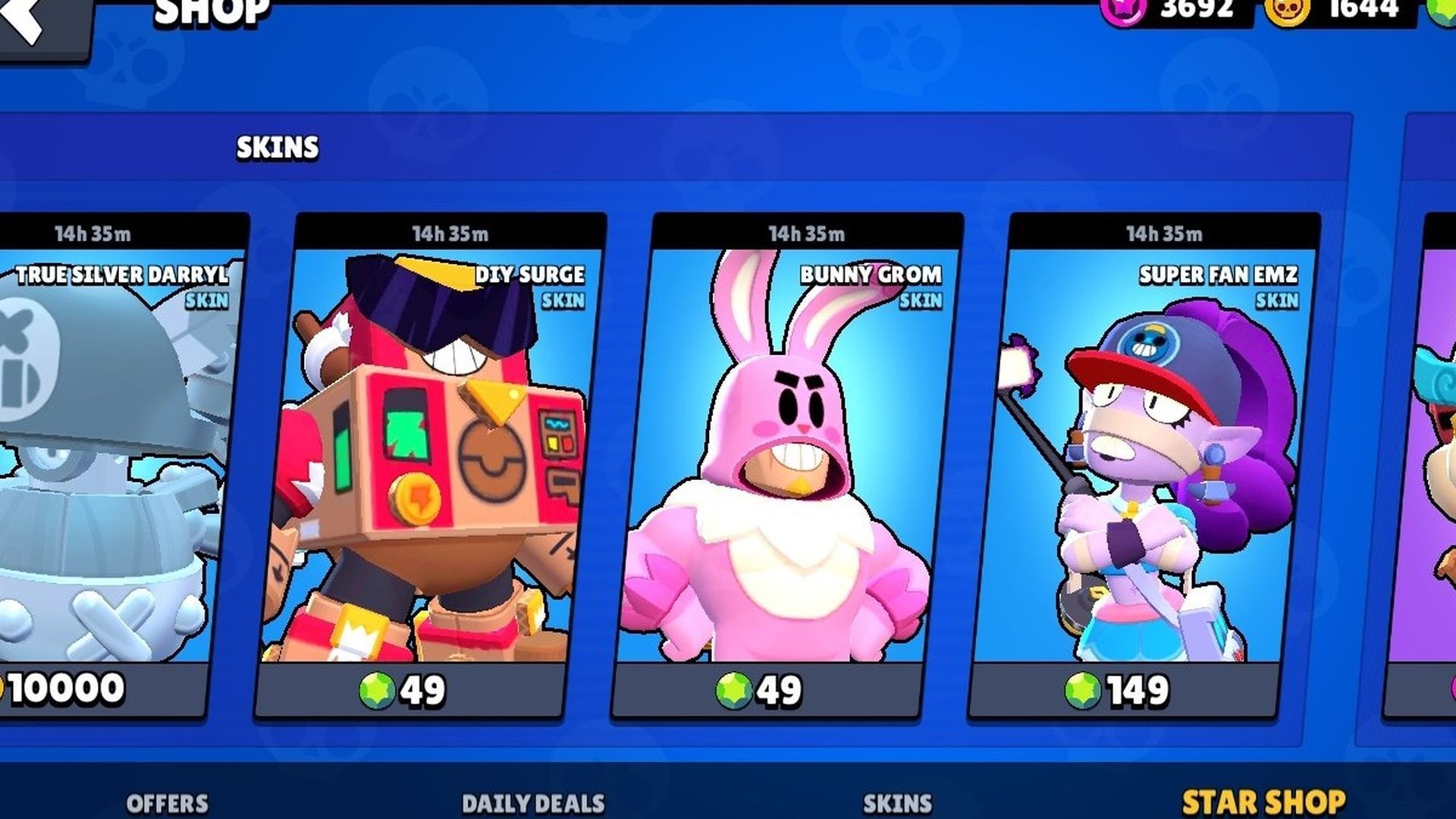Switch to the SKINS tab at bottom
The width and height of the screenshot is (1456, 819).
tap(899, 800)
